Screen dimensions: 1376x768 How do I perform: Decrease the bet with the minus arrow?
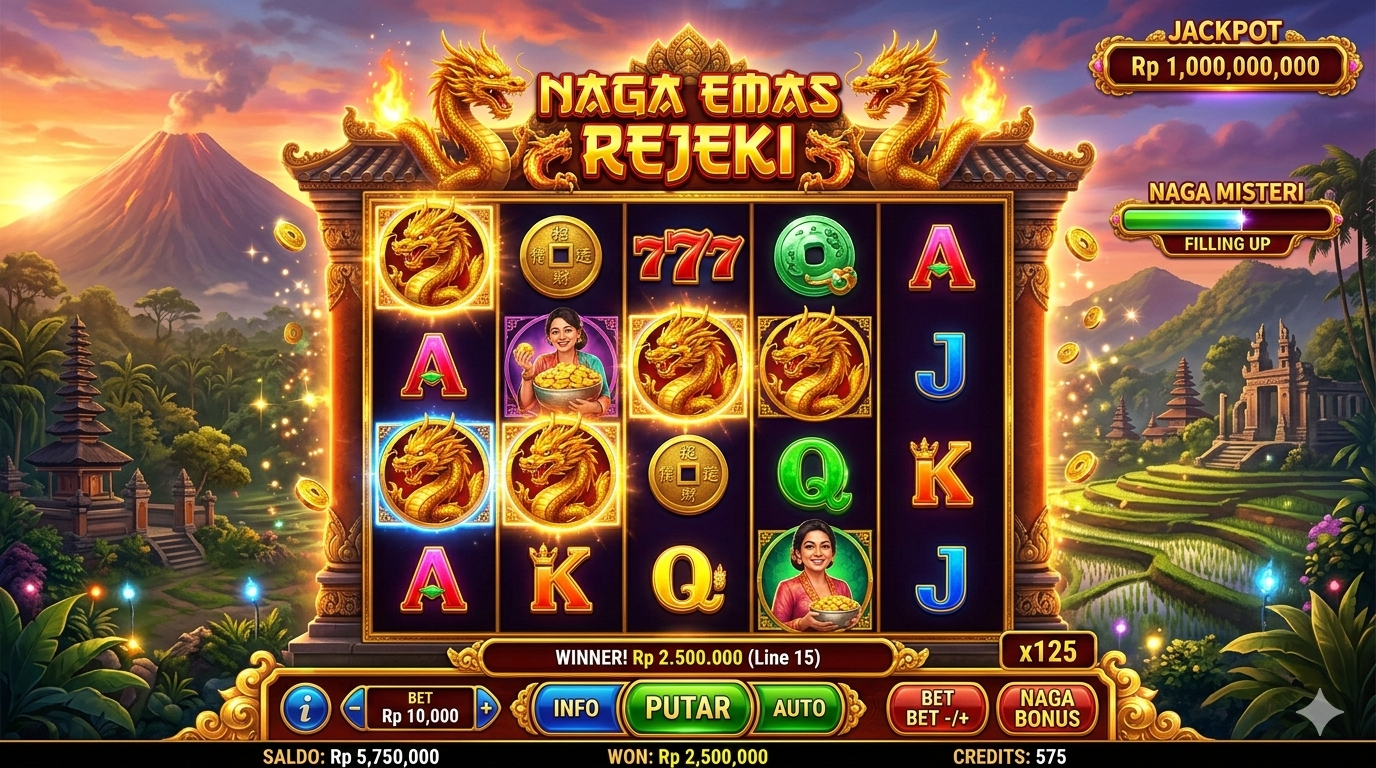354,708
